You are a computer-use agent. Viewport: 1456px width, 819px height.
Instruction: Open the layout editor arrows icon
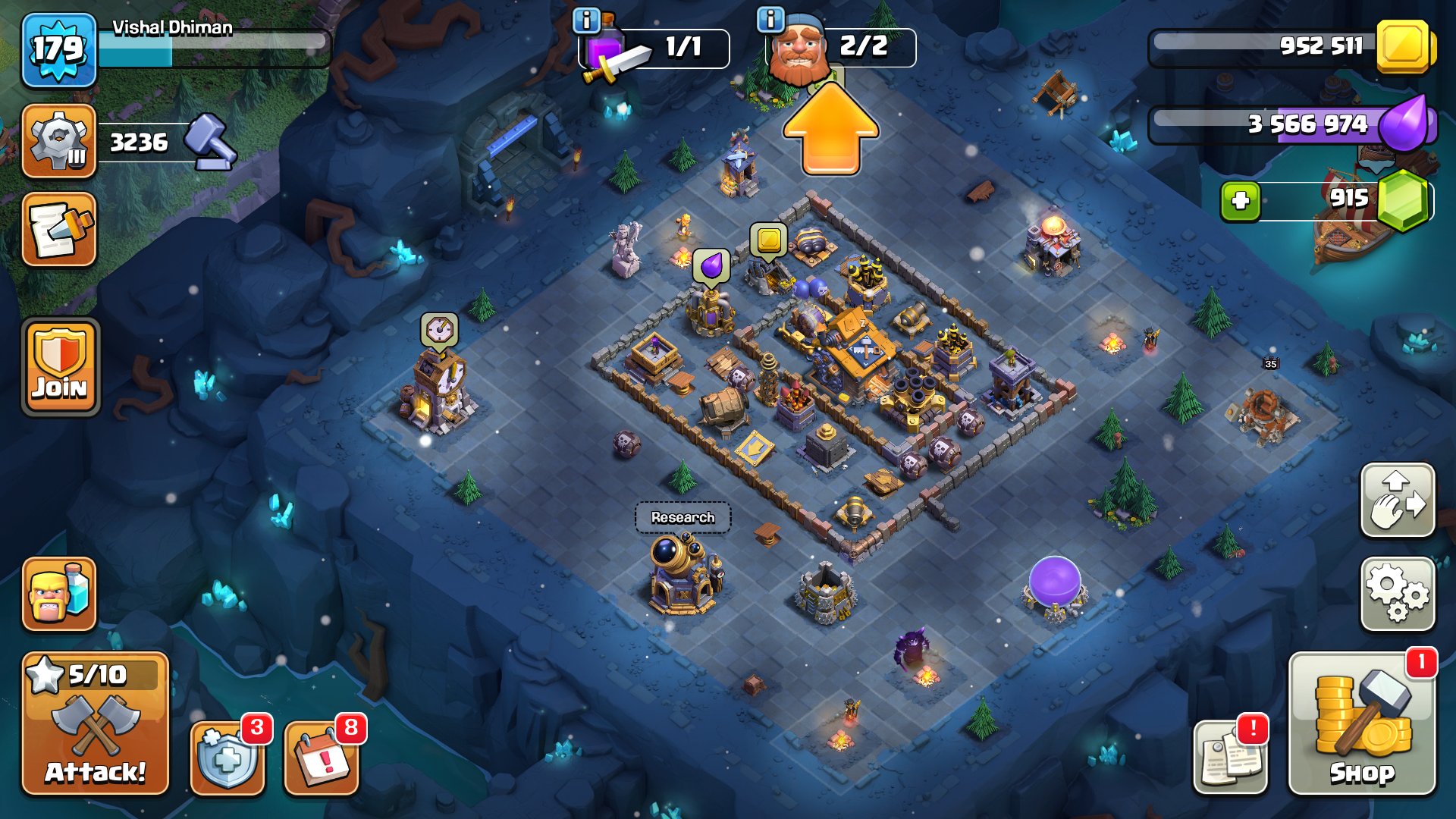[x=1398, y=500]
